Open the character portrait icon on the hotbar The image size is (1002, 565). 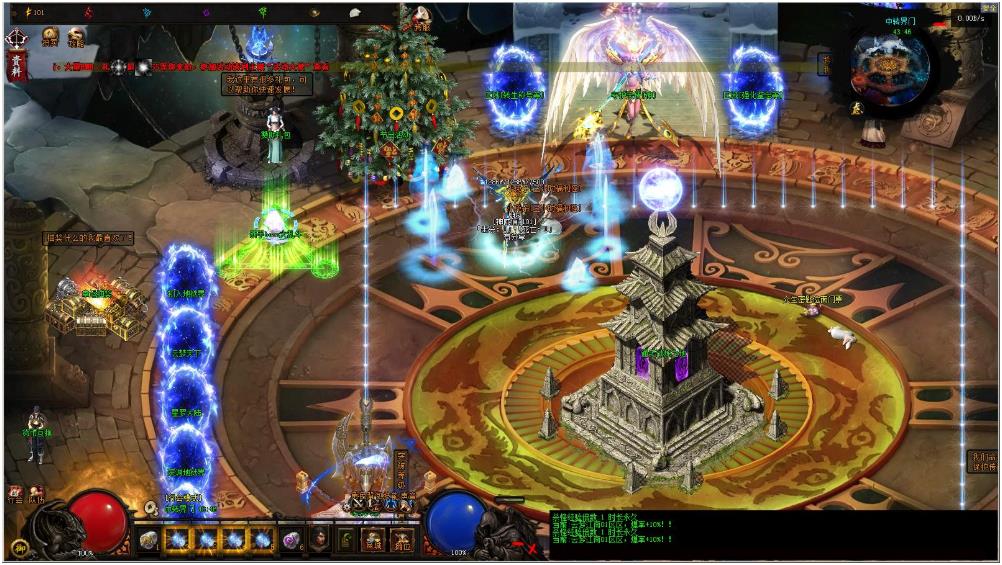(x=320, y=540)
